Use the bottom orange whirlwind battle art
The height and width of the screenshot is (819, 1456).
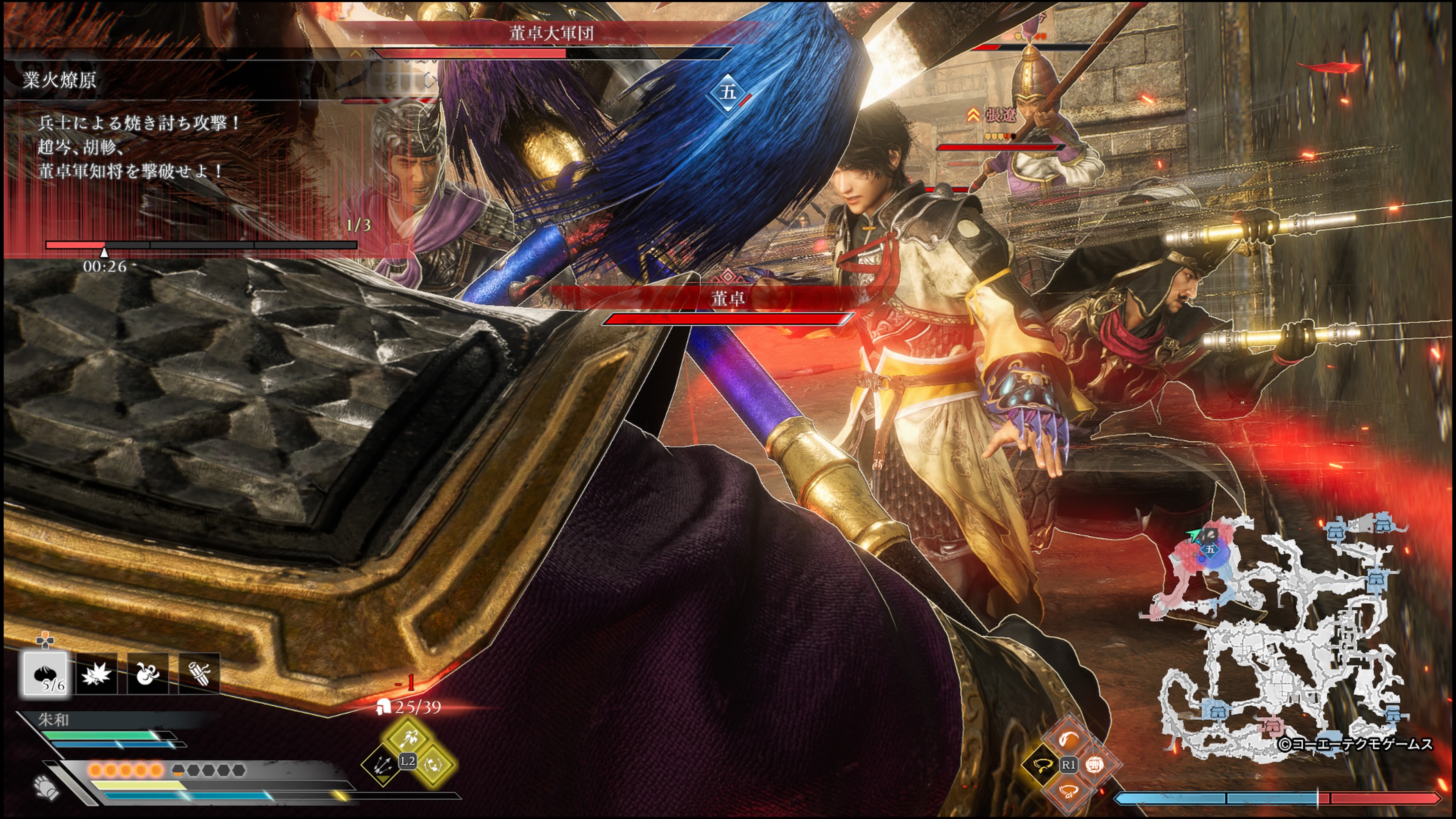pyautogui.click(x=1068, y=791)
